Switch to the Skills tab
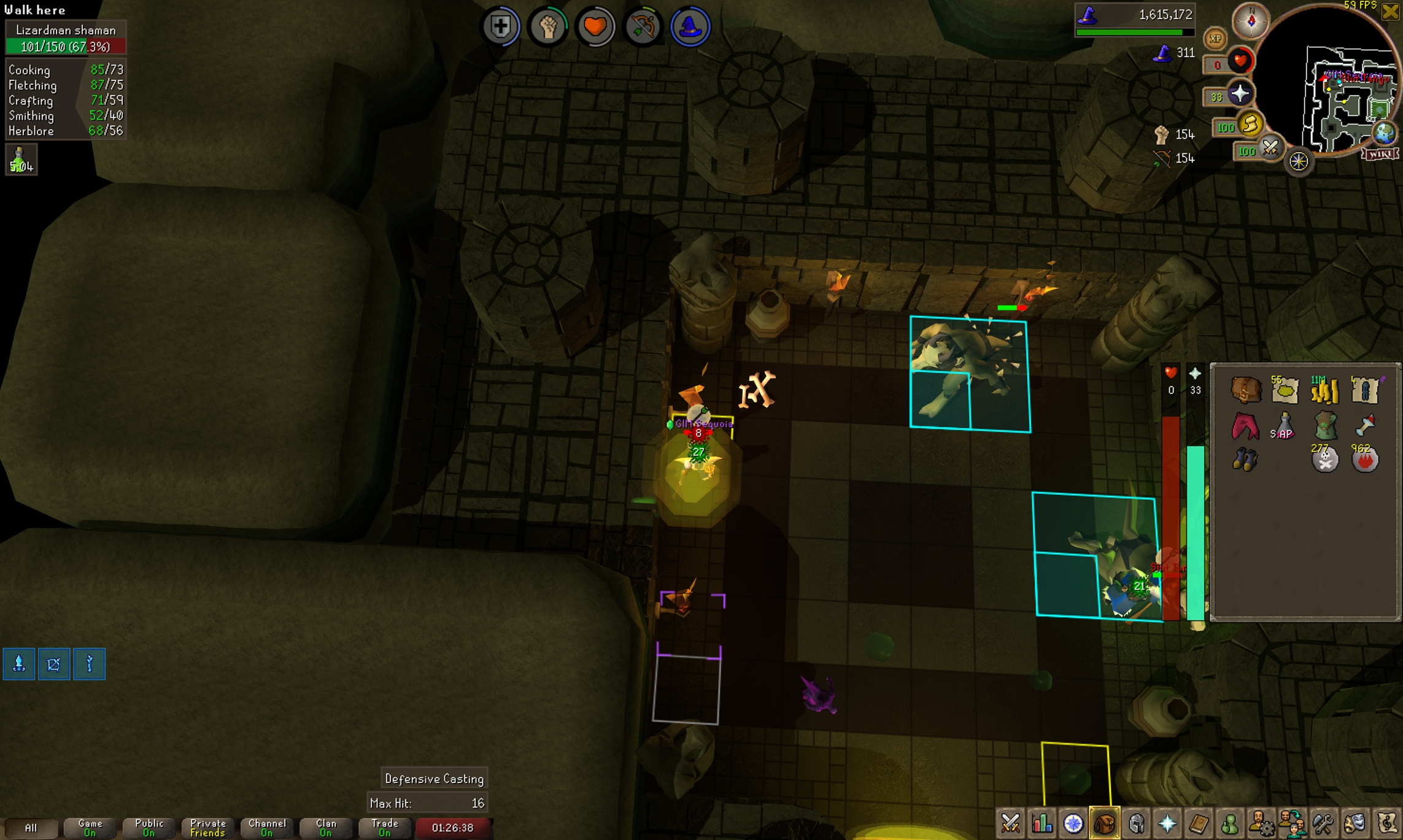The image size is (1403, 840). point(1042,823)
